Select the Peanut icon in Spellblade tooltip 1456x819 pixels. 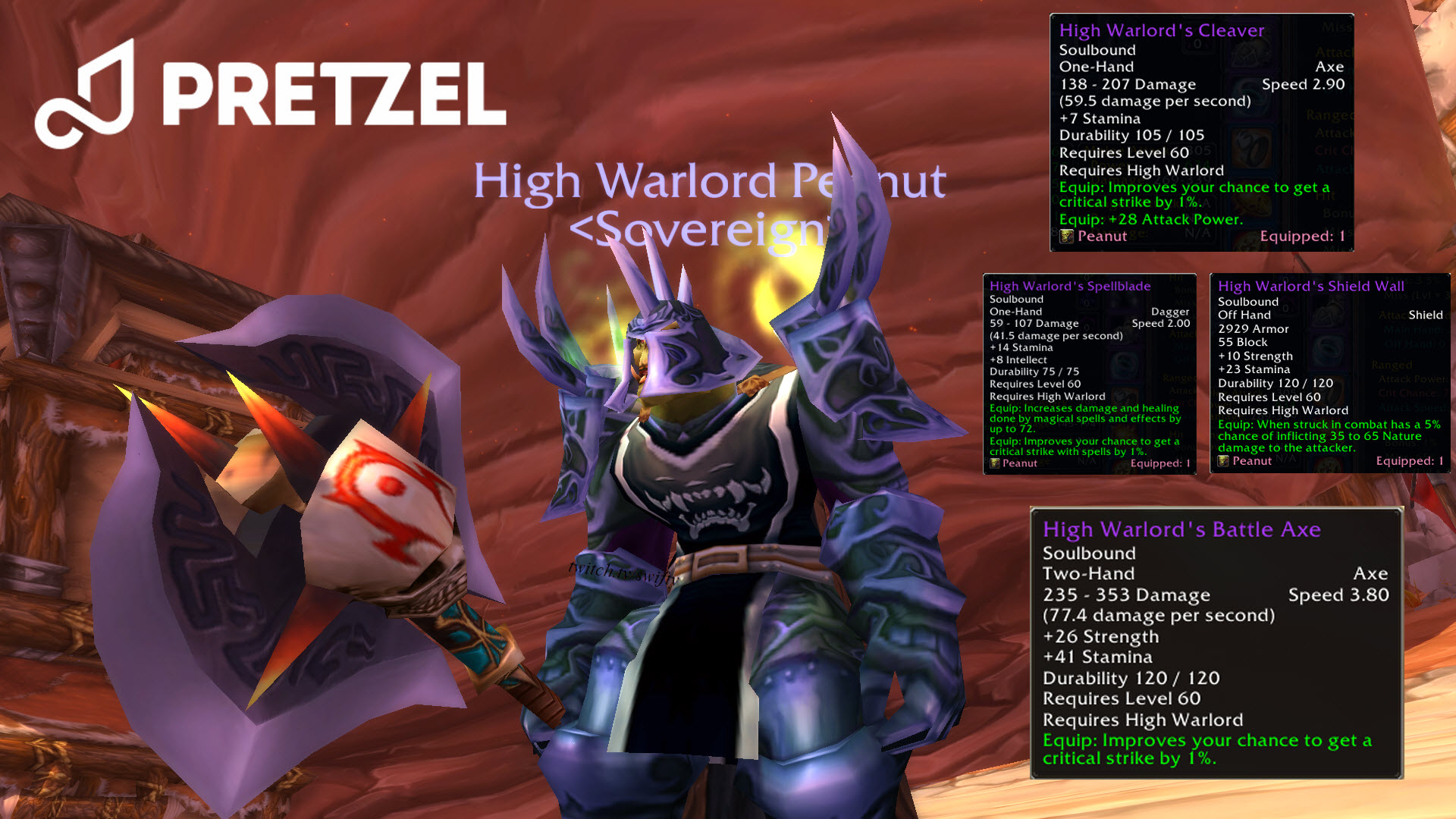pos(995,463)
